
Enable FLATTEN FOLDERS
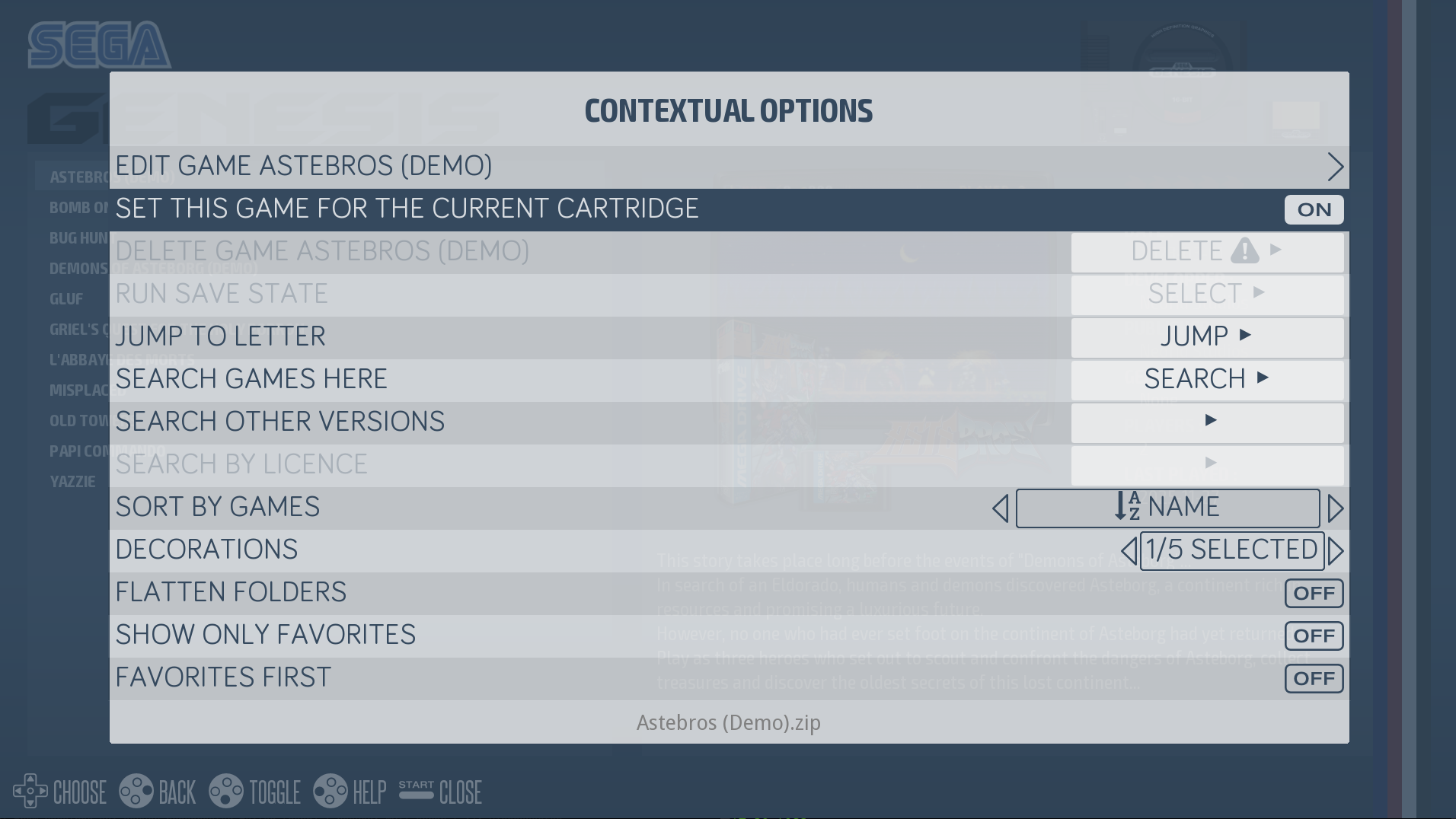point(1314,593)
